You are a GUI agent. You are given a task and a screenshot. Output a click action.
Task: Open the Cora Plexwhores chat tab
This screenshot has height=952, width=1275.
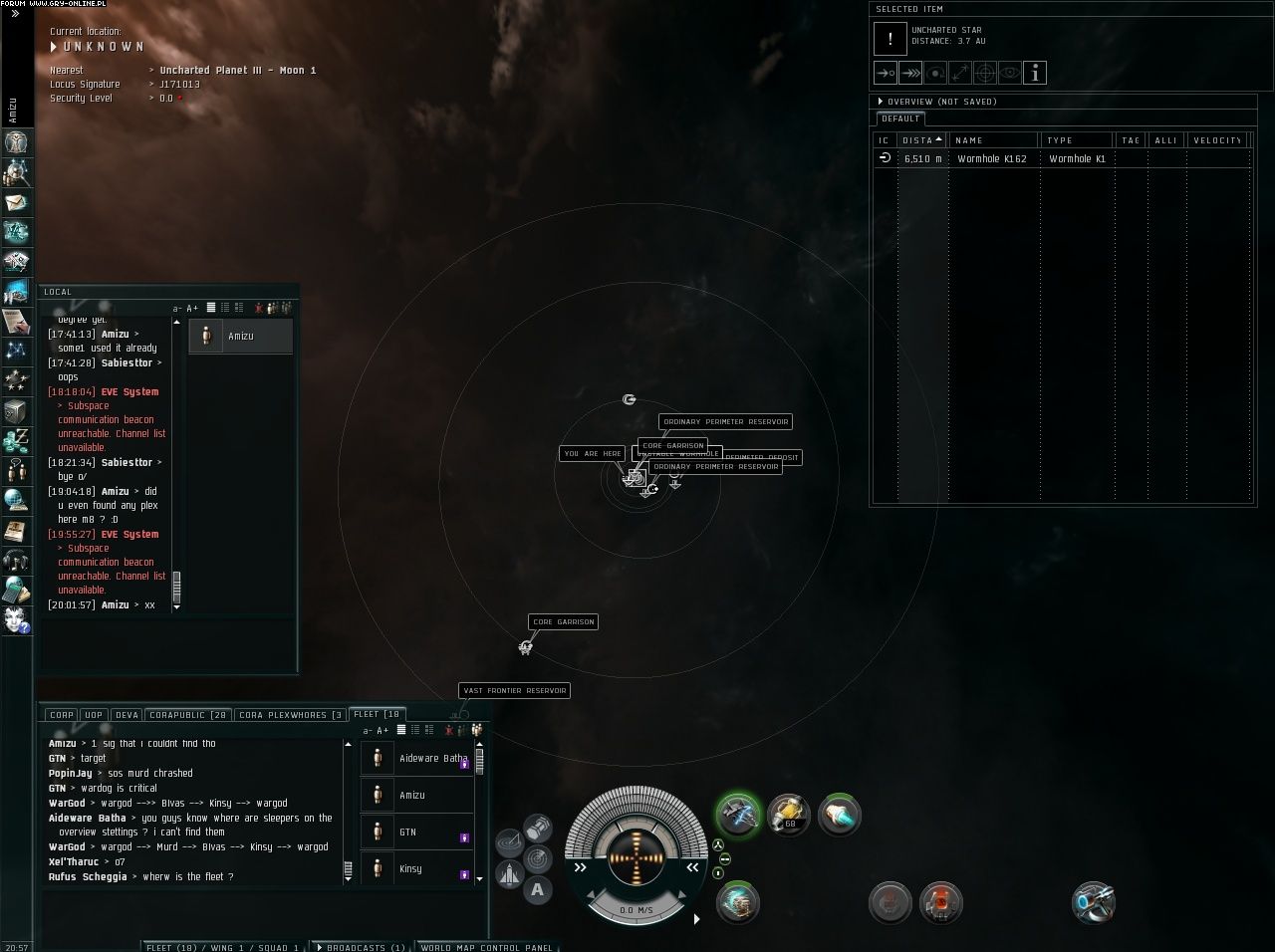[x=290, y=715]
